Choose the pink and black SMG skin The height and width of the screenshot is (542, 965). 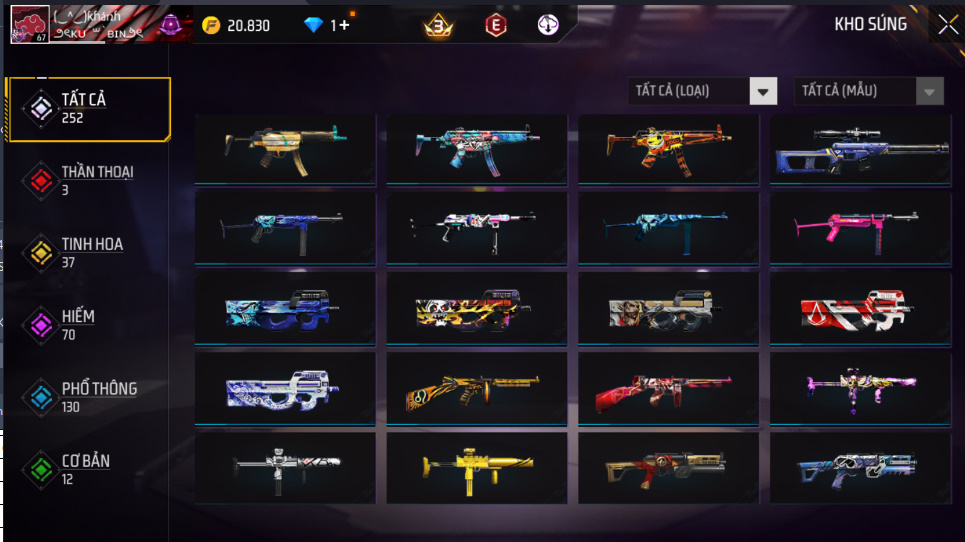click(858, 228)
